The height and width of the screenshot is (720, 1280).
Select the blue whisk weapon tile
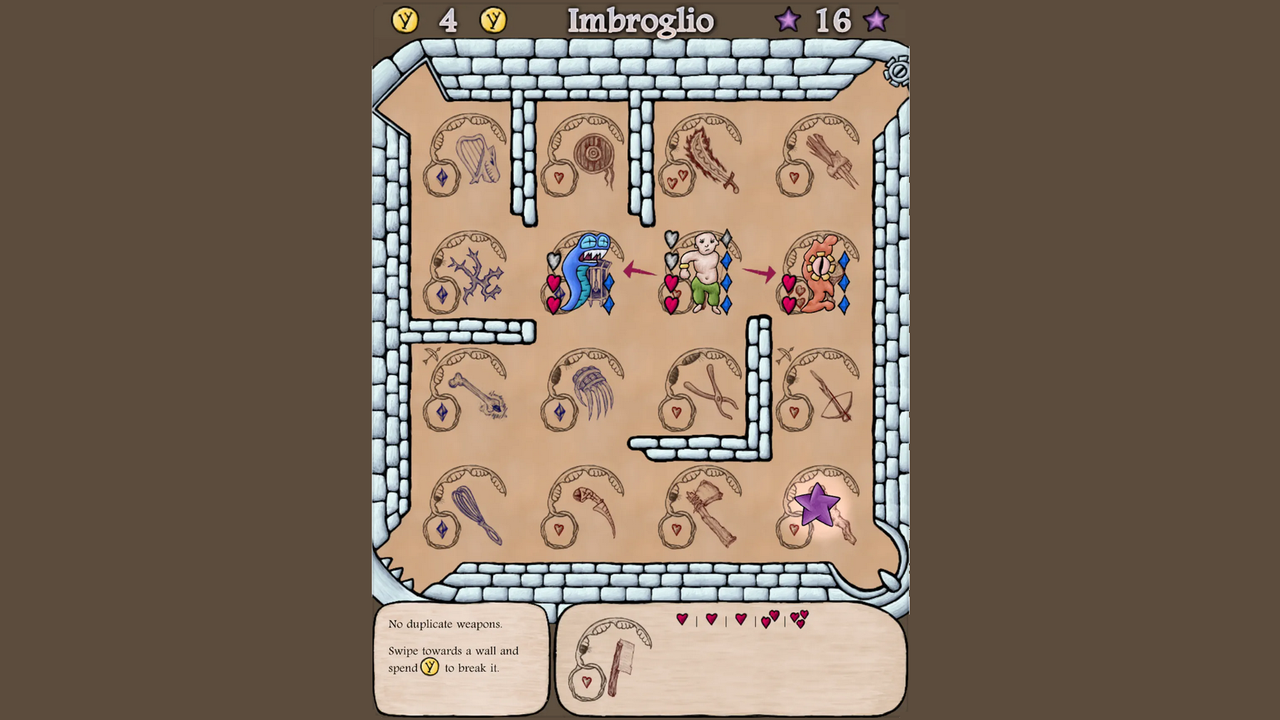[x=468, y=507]
